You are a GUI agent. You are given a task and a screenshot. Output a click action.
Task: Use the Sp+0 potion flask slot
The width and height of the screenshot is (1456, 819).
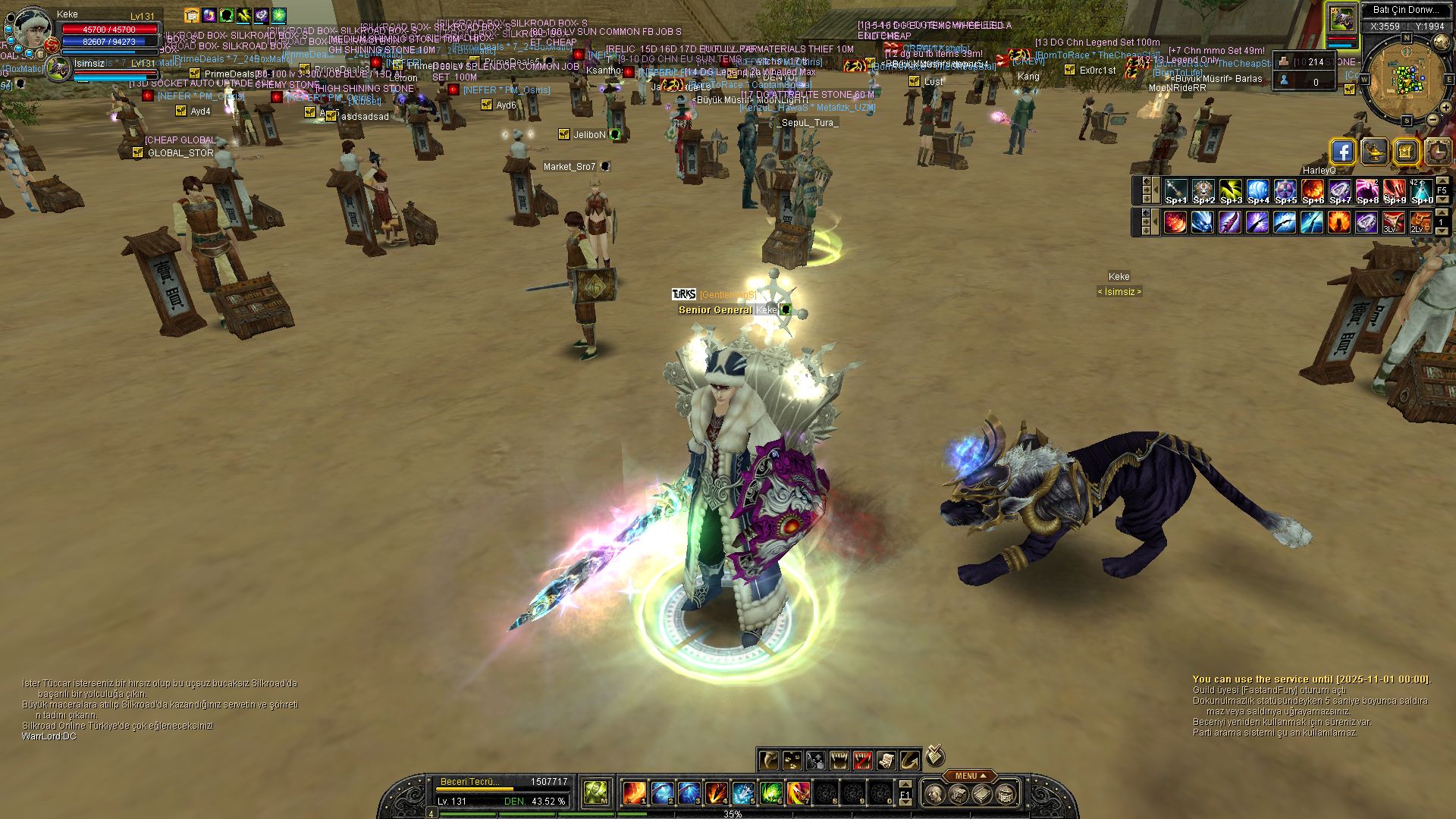coord(1421,191)
